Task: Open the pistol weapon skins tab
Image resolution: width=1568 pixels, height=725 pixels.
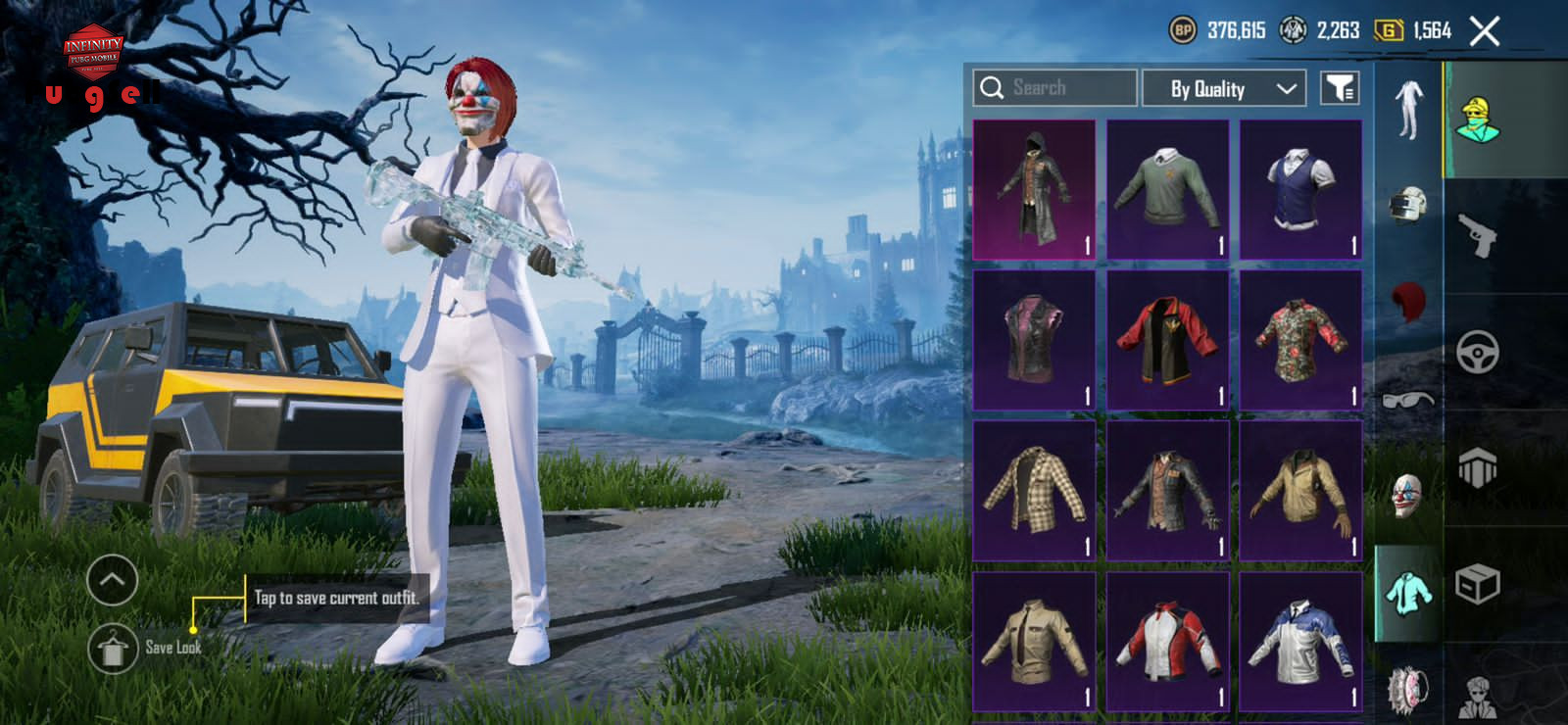Action: point(1477,235)
